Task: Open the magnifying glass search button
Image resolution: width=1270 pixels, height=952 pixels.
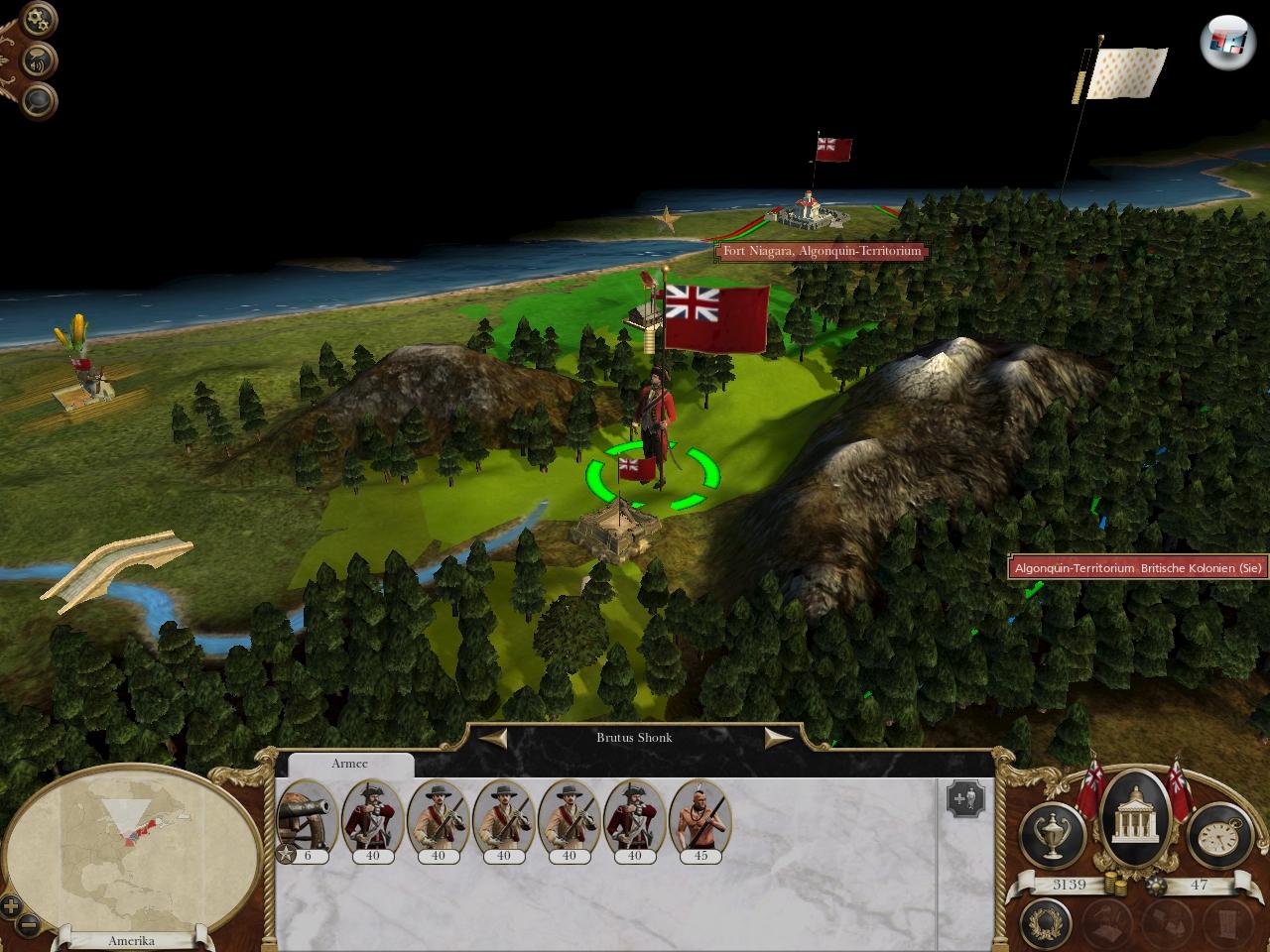Action: [41, 100]
